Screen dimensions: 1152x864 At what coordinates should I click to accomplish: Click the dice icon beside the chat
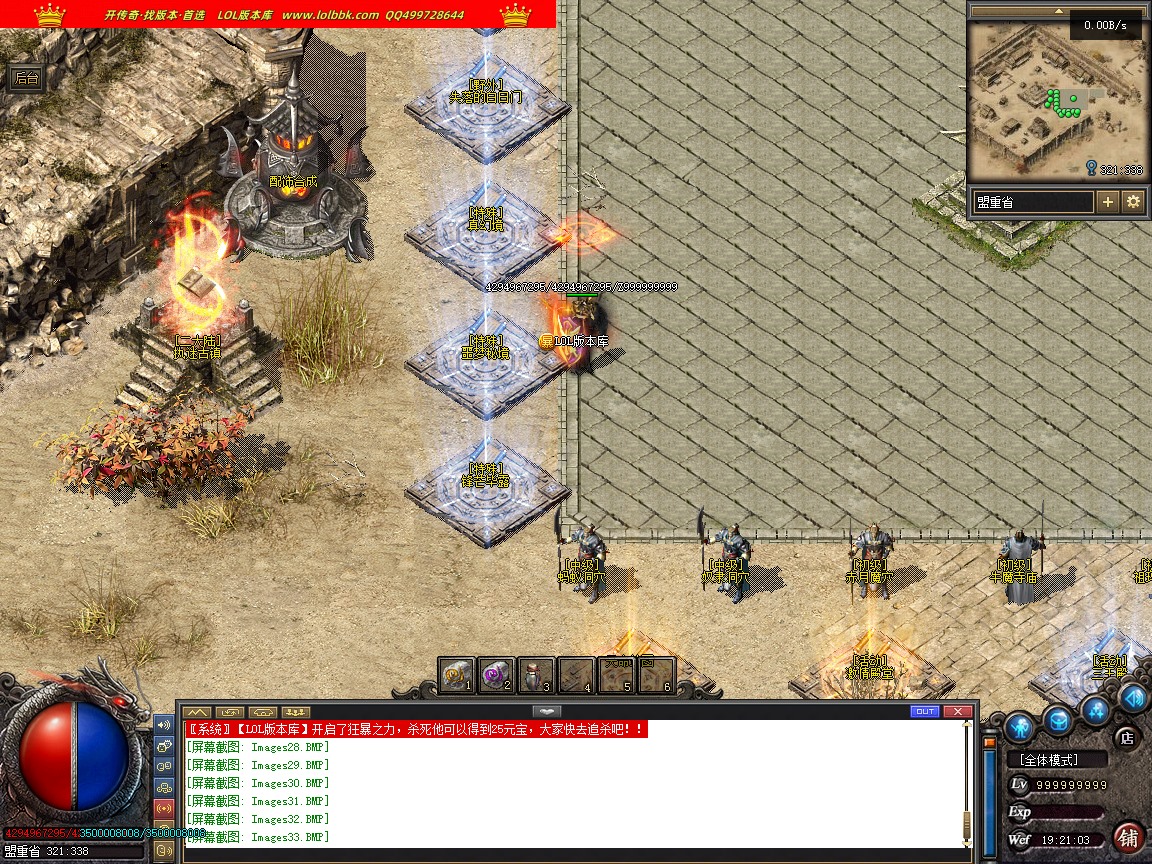(164, 745)
